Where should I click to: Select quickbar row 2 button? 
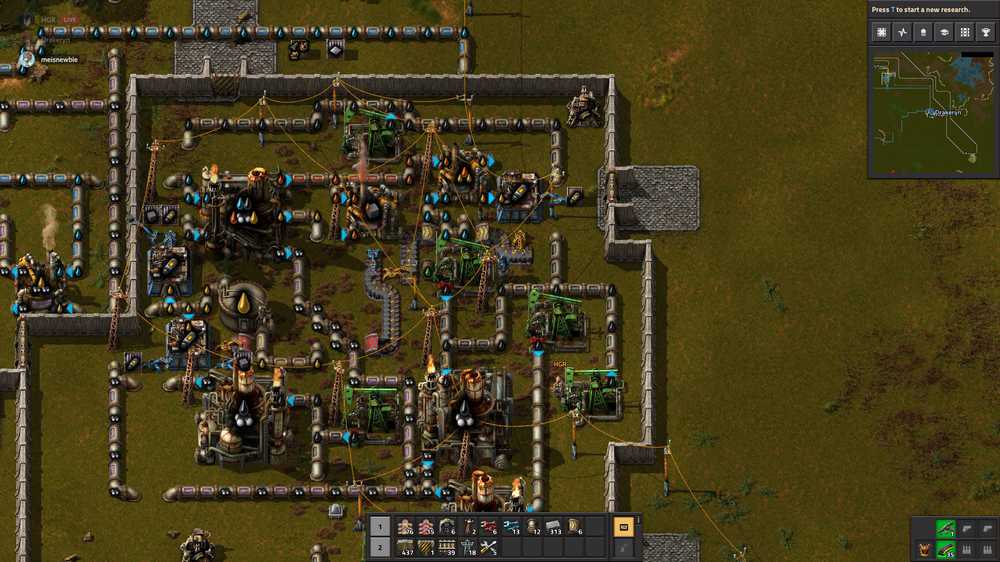pos(379,547)
